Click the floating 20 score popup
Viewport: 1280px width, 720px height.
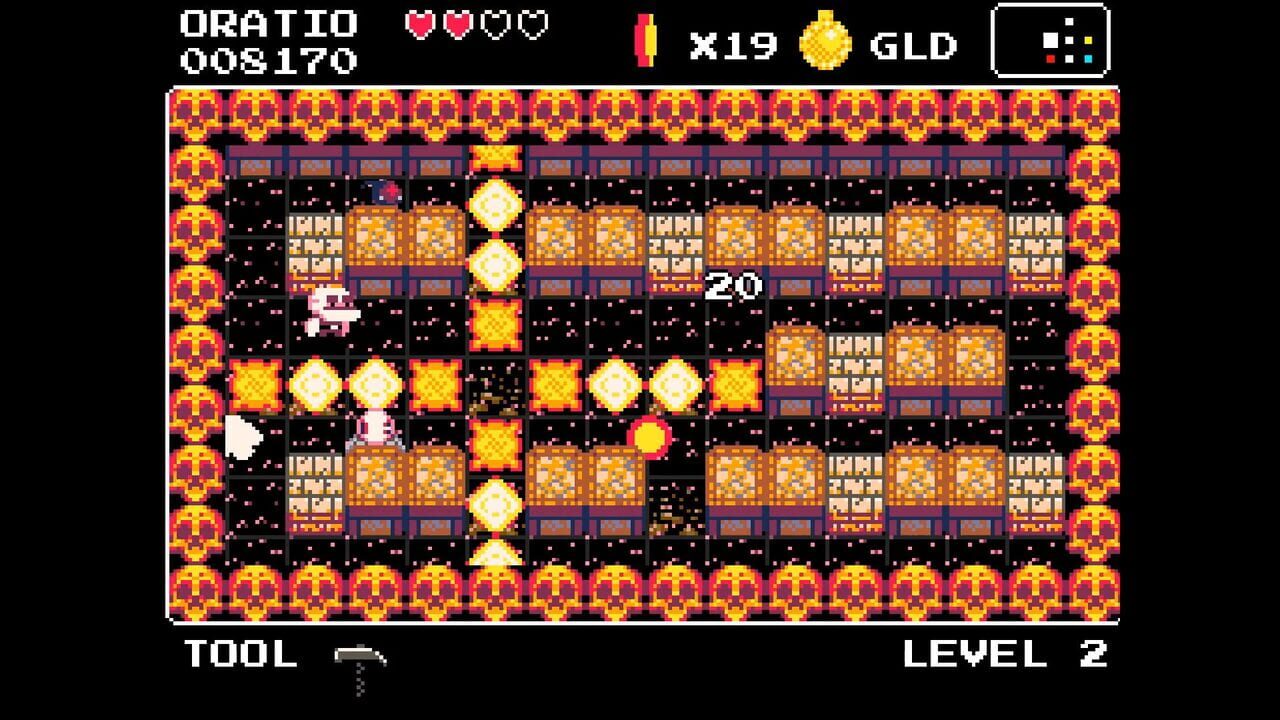click(735, 284)
